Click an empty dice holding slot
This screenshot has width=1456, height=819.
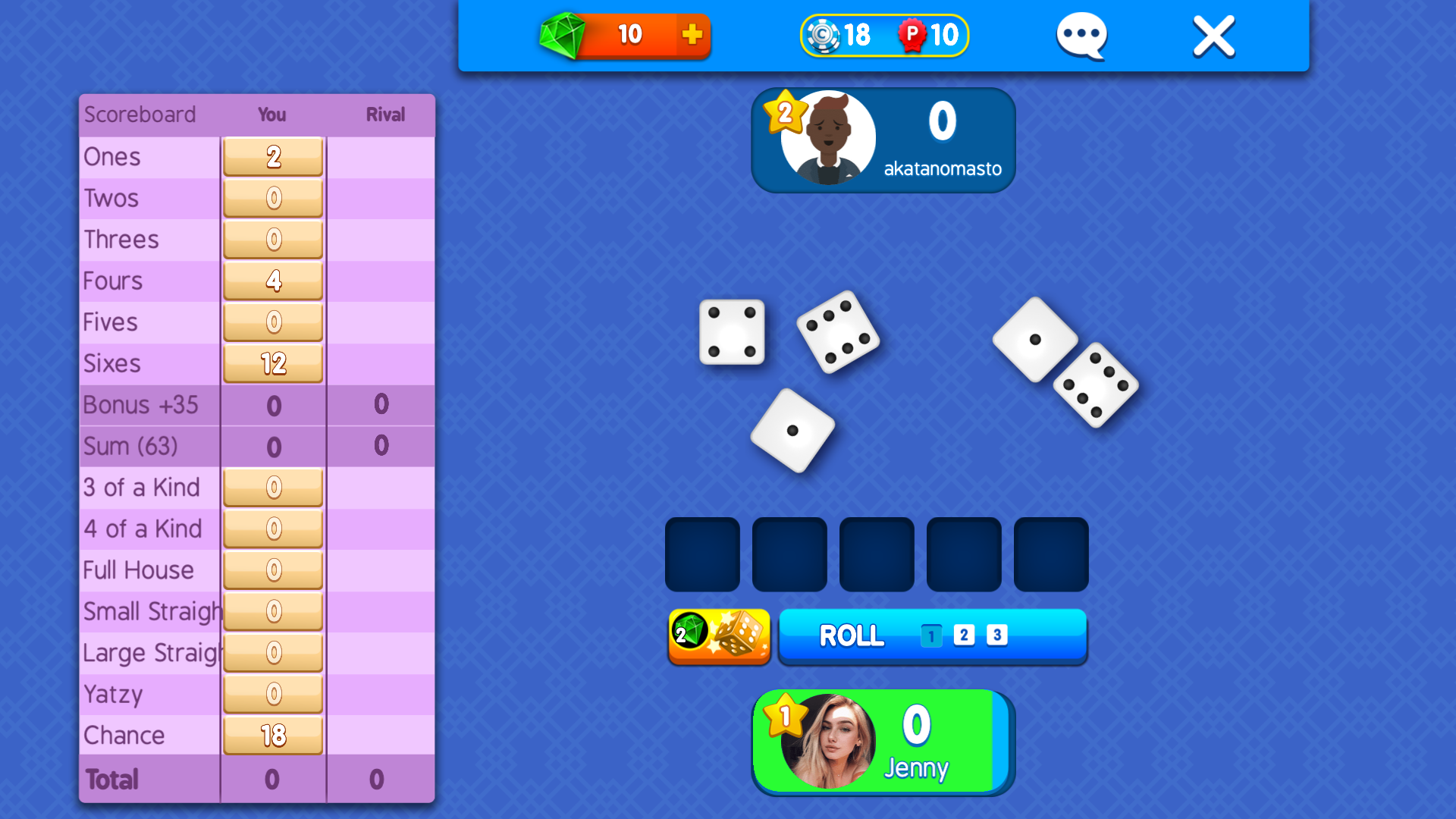[701, 554]
